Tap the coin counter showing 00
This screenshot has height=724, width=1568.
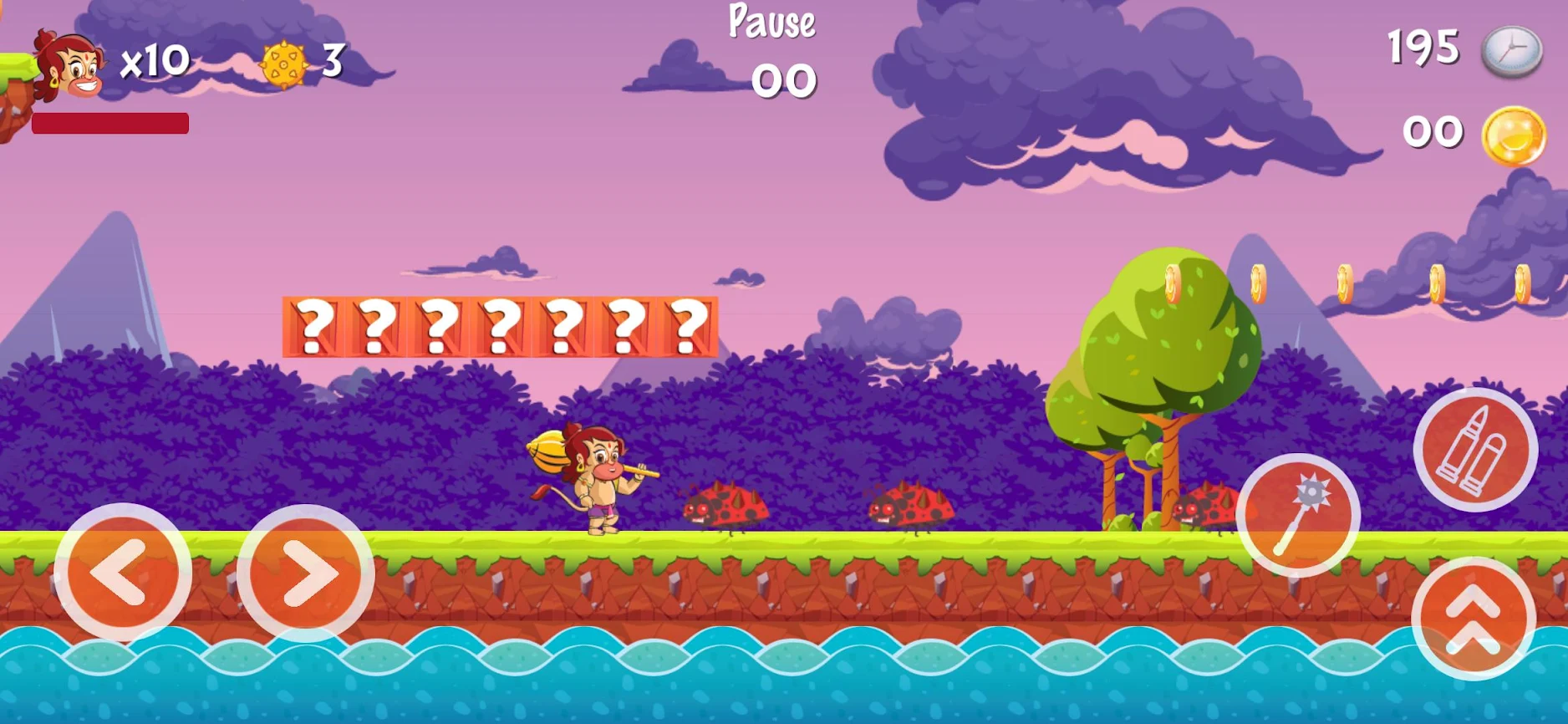click(1433, 131)
